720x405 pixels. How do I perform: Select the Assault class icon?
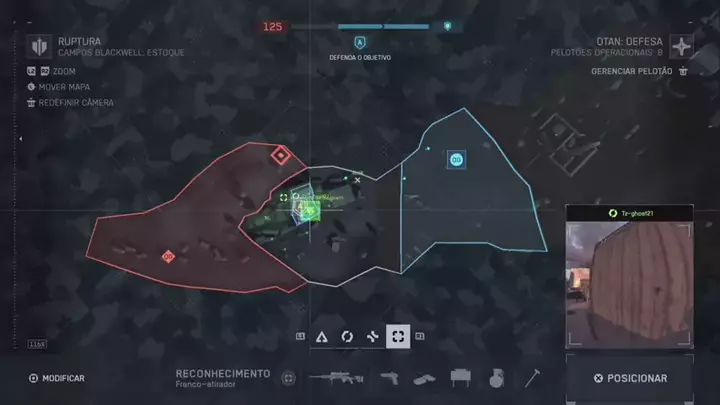[x=322, y=337]
